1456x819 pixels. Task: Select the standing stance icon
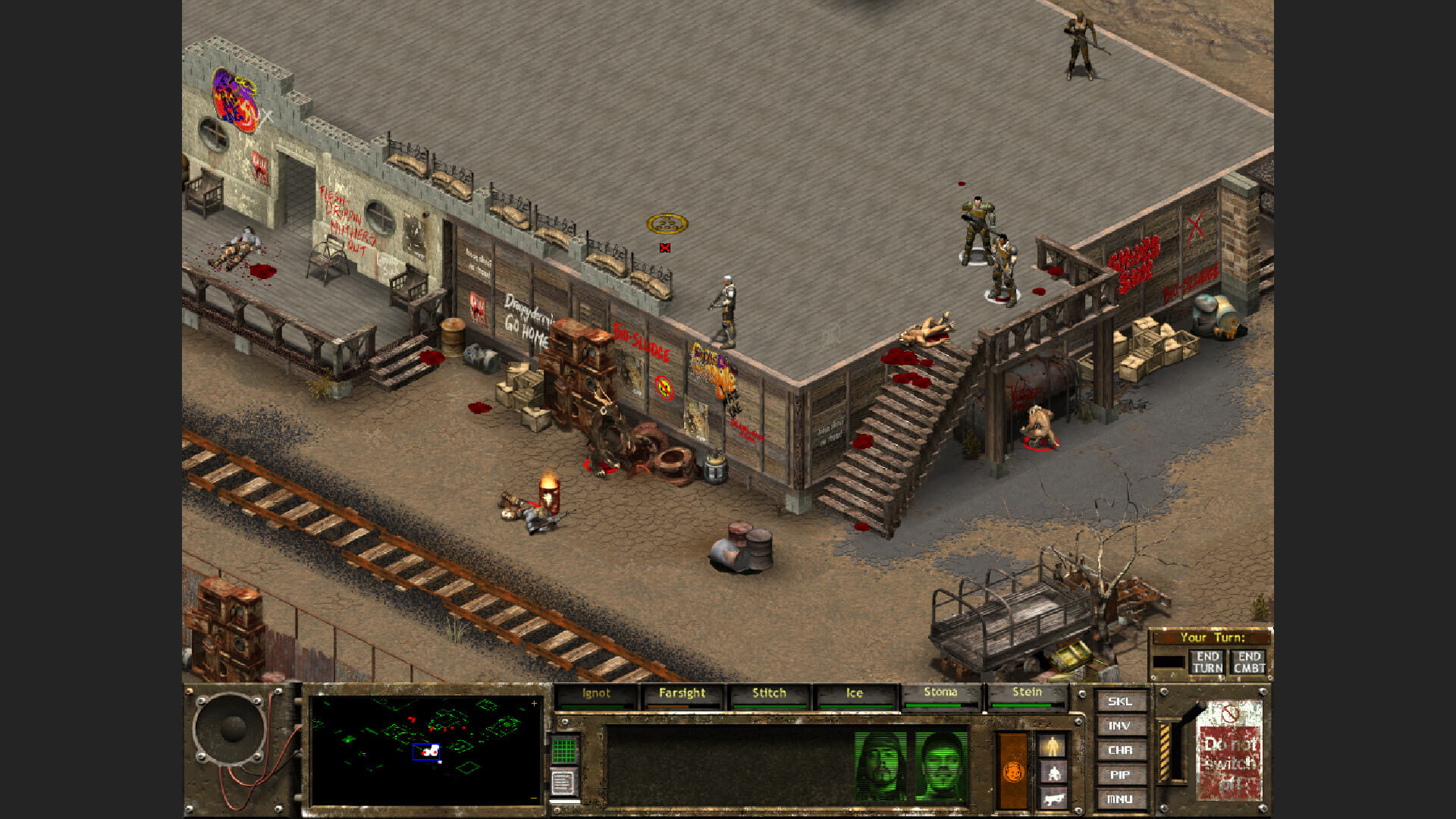[1052, 745]
